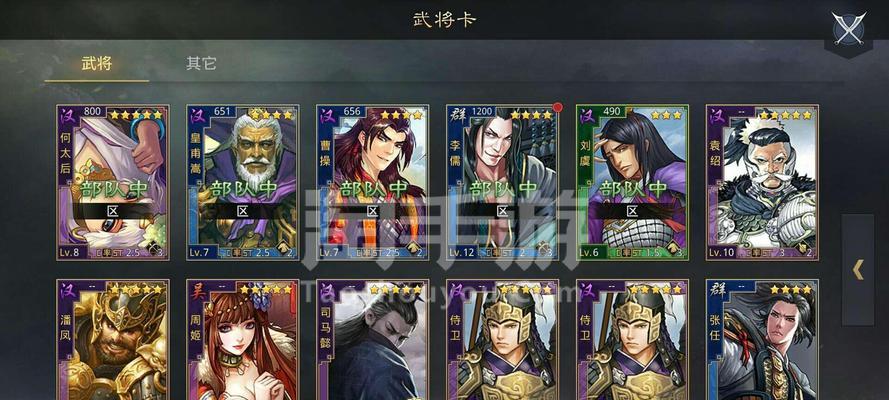Open the 其它 tab
This screenshot has width=889, height=400.
pyautogui.click(x=201, y=64)
